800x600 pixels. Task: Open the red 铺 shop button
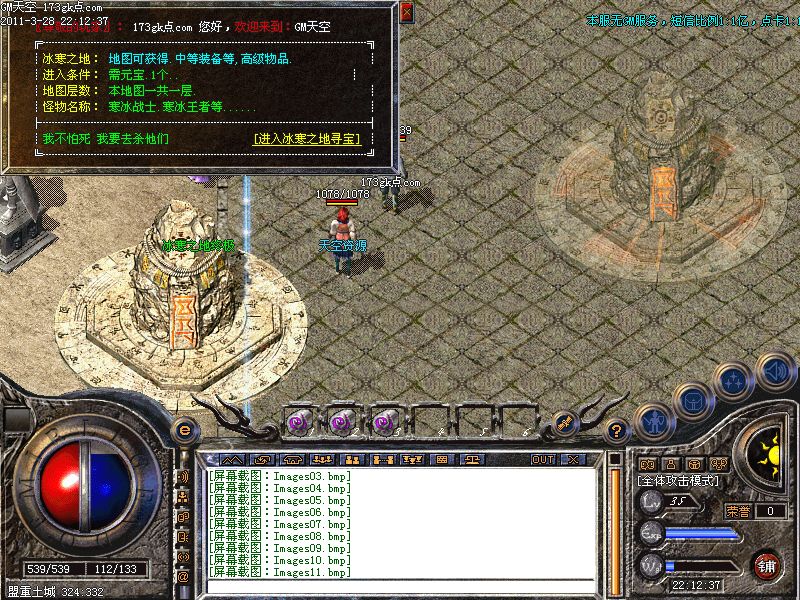pos(767,565)
